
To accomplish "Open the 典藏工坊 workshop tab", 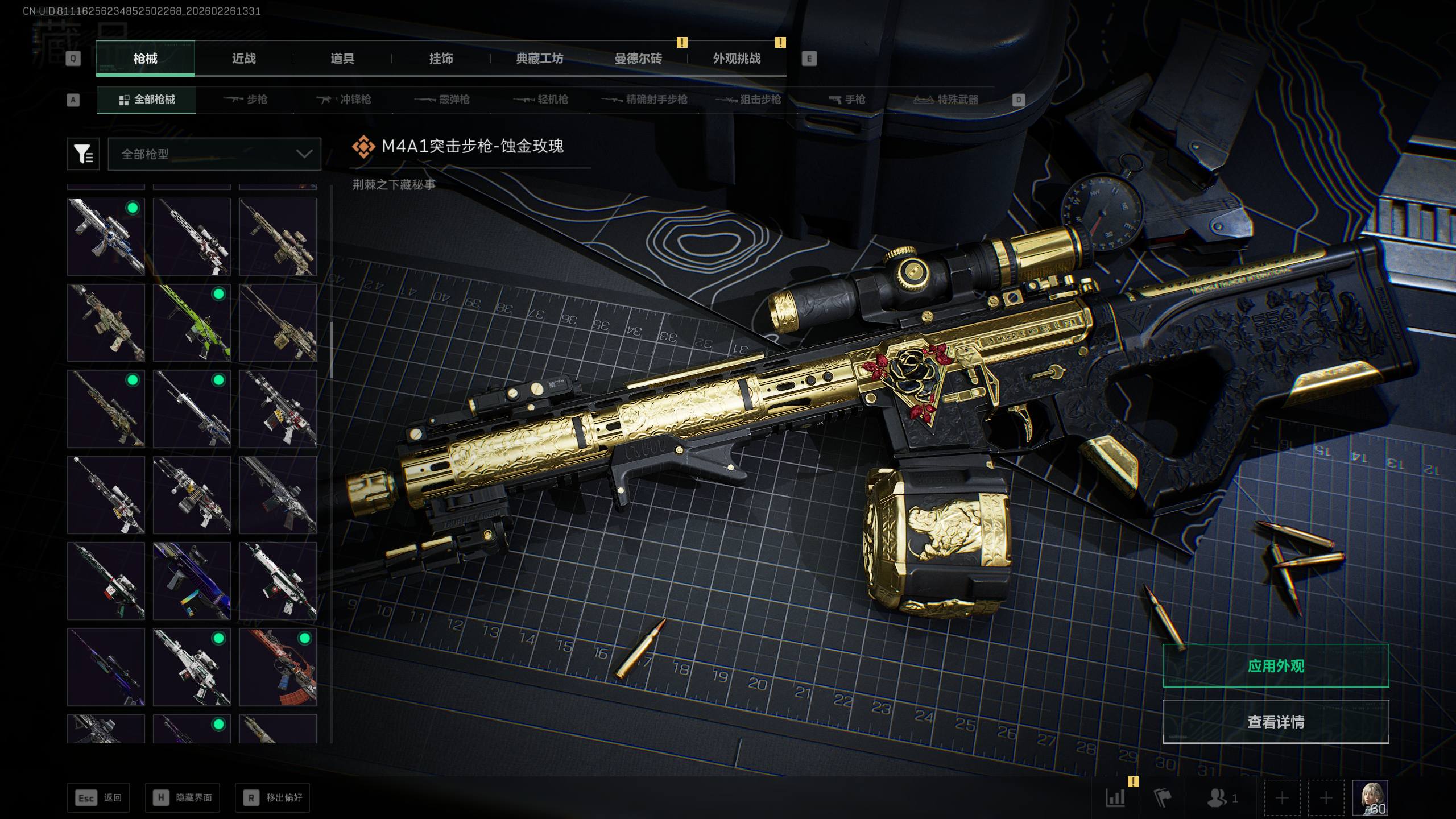I will 539,59.
